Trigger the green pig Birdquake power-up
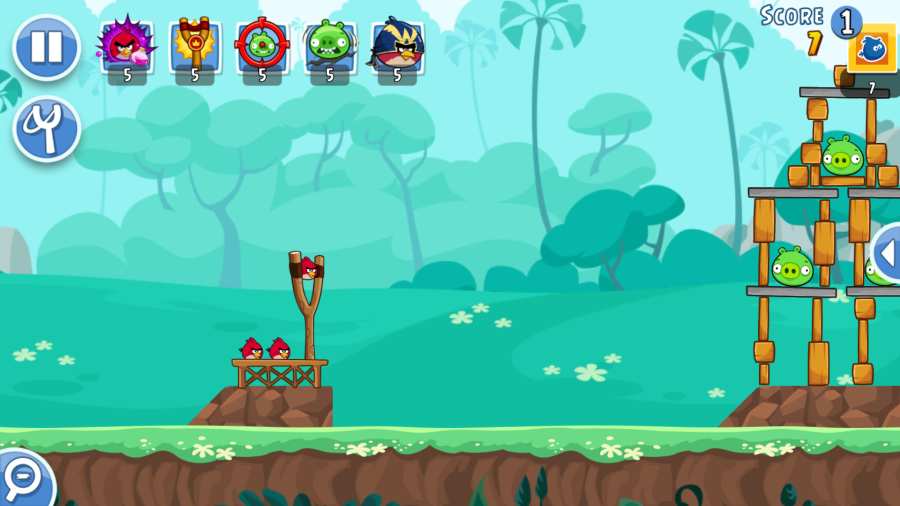The image size is (900, 506). coord(329,46)
